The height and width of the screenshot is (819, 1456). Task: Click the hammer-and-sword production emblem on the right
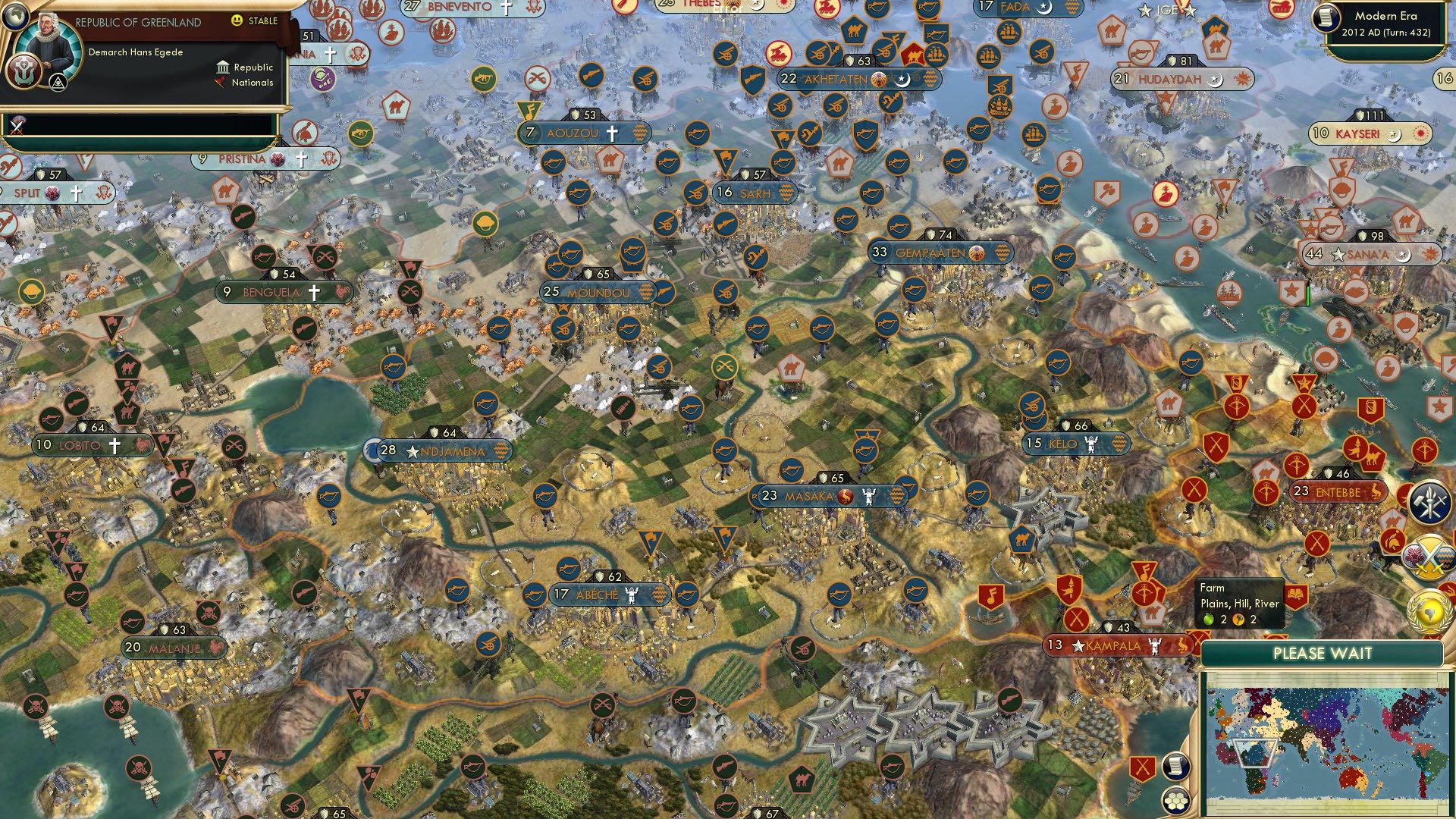1429,501
